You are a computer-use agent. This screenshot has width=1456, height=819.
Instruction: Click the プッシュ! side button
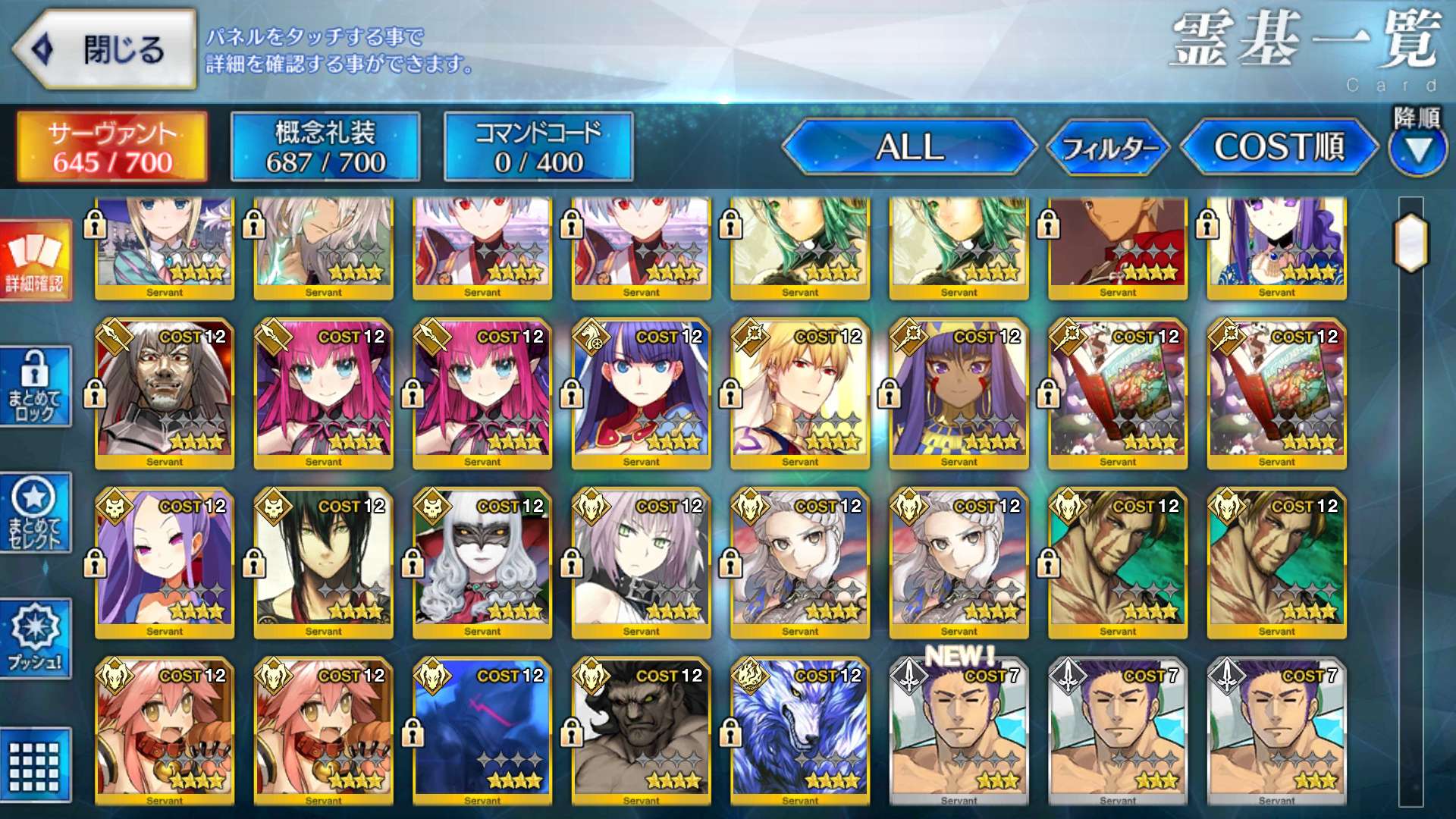[x=35, y=639]
